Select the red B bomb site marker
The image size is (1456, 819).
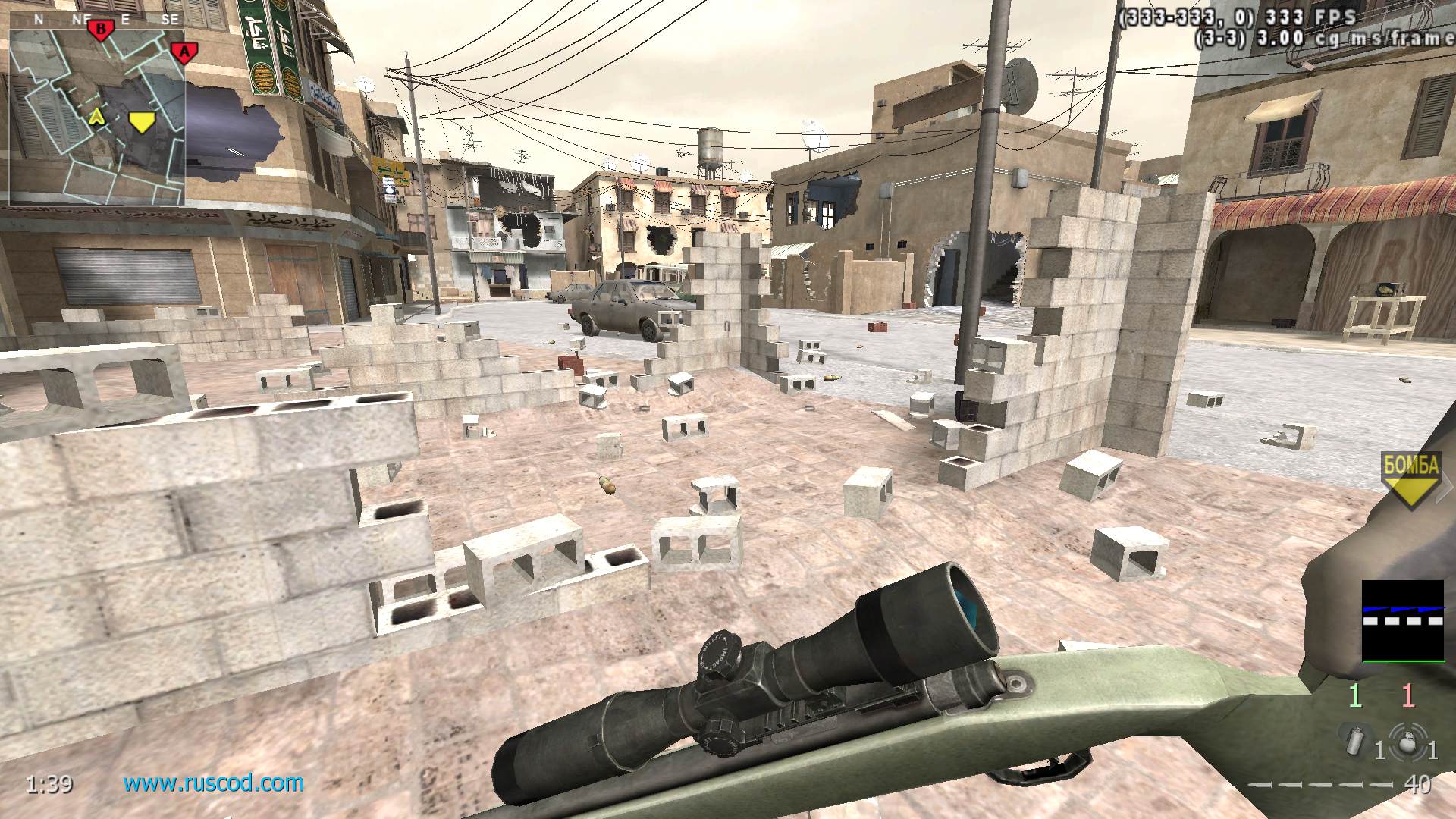click(99, 30)
